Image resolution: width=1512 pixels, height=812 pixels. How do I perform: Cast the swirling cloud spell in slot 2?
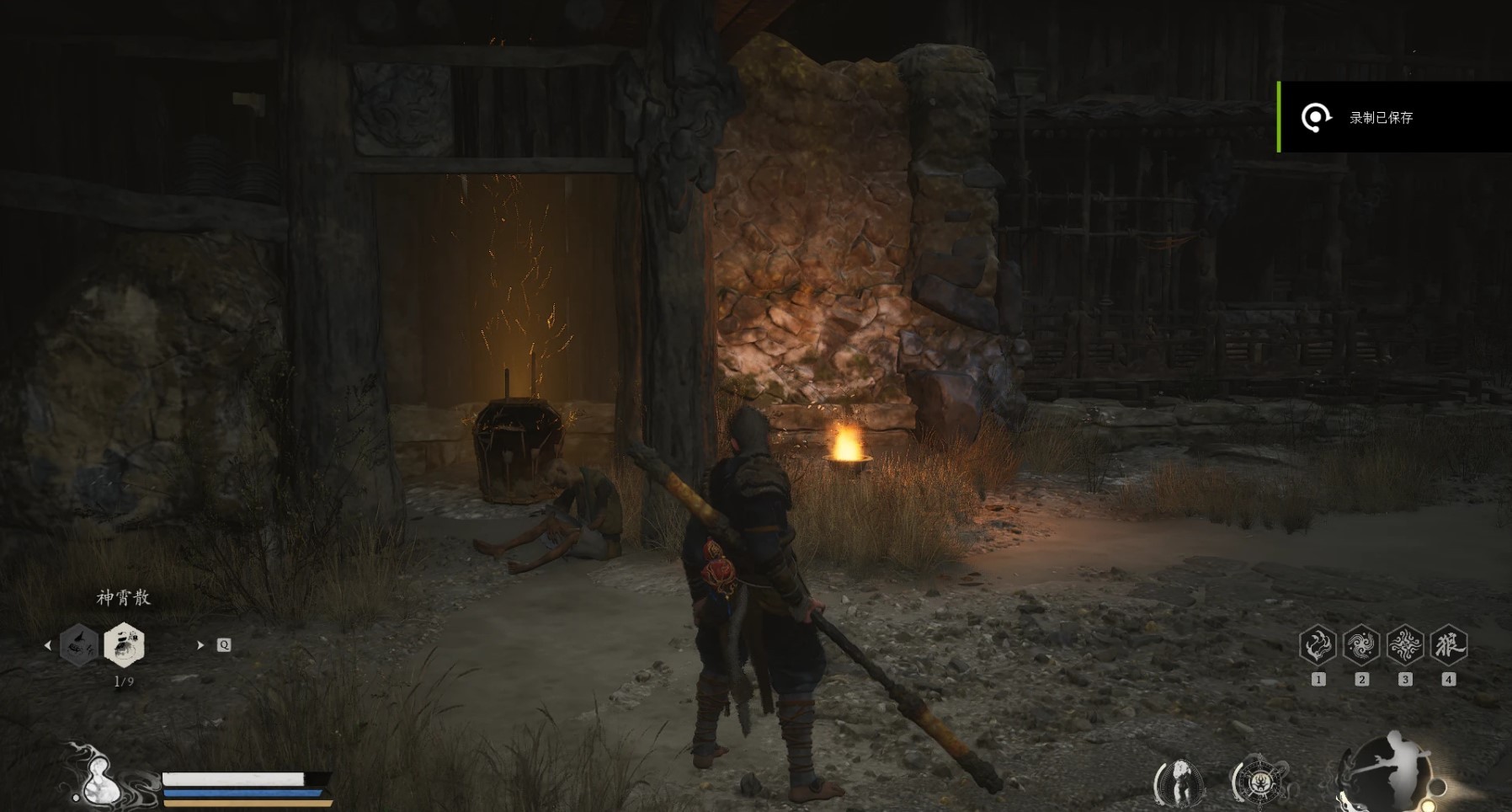tap(1361, 646)
